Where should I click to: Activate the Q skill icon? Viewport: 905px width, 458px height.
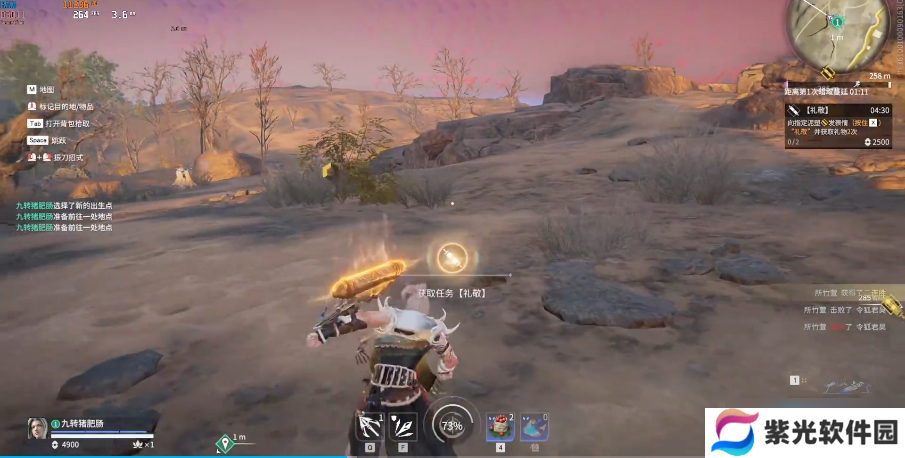(369, 427)
